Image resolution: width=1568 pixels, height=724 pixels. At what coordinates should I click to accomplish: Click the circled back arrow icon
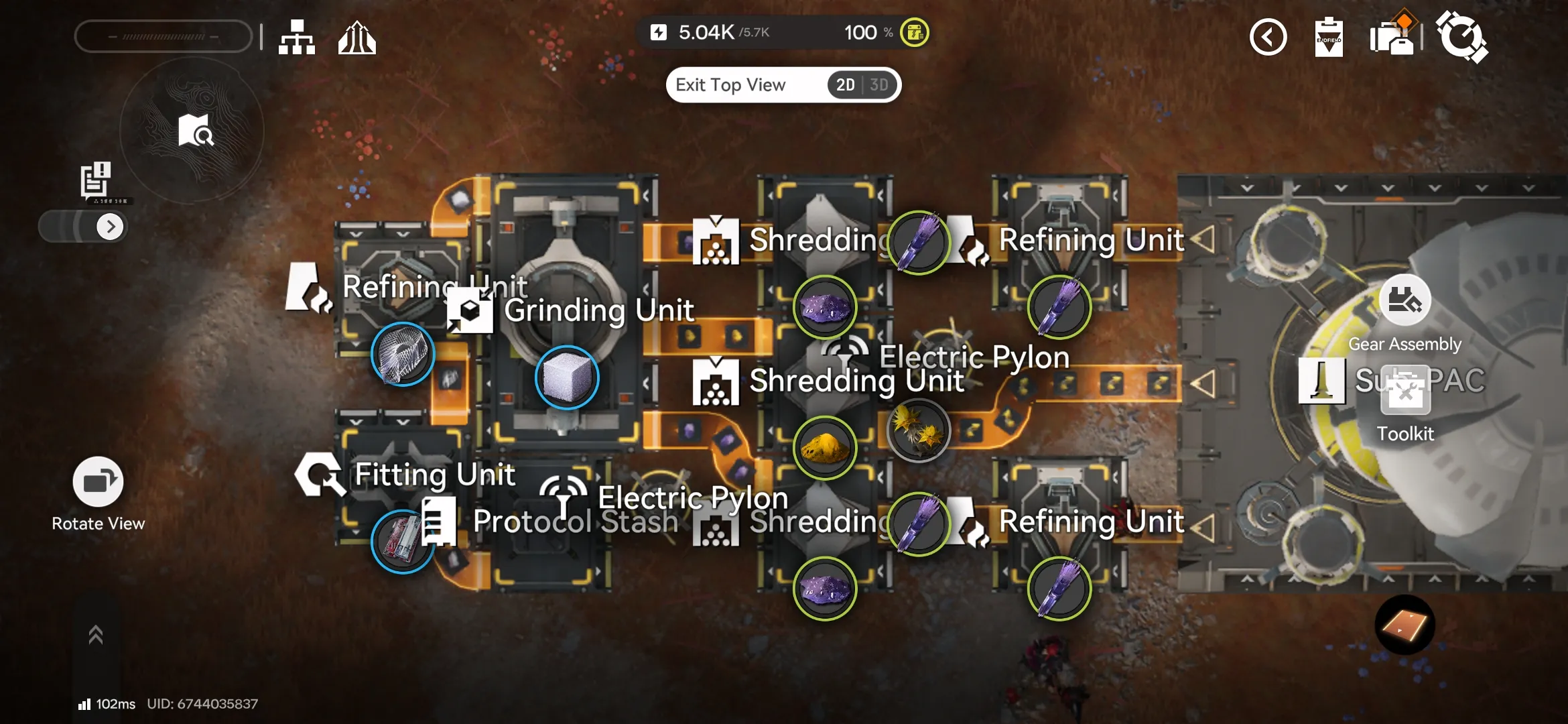point(1268,38)
